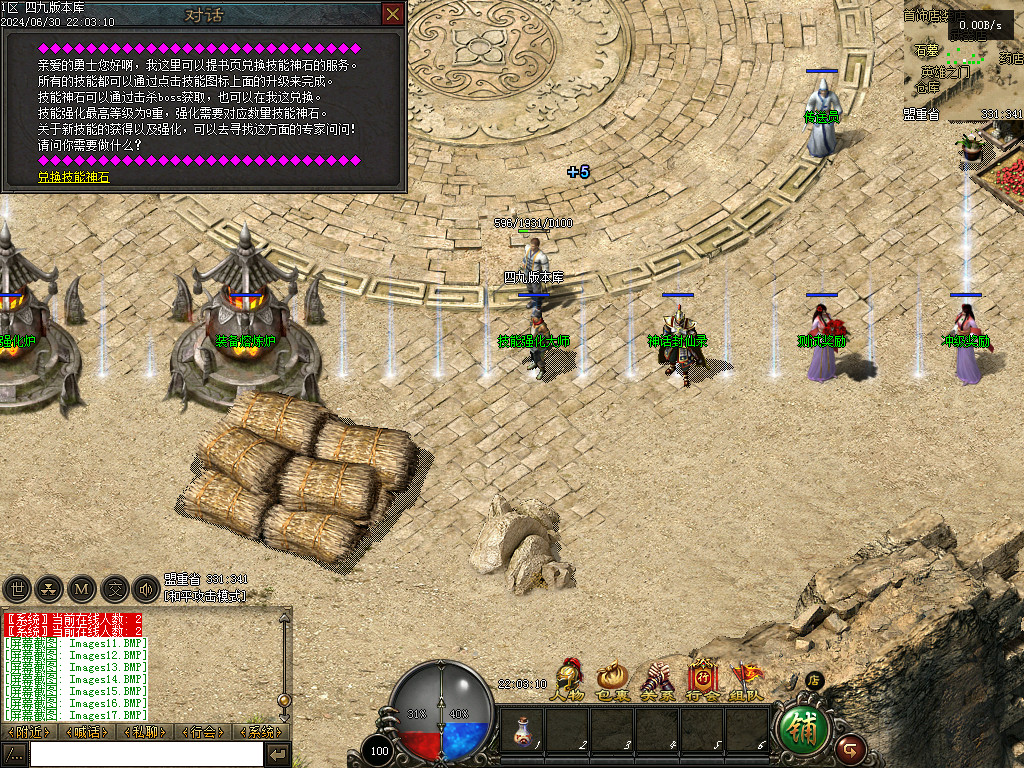This screenshot has width=1024, height=768.
Task: Click the round M button
Action: pos(82,589)
